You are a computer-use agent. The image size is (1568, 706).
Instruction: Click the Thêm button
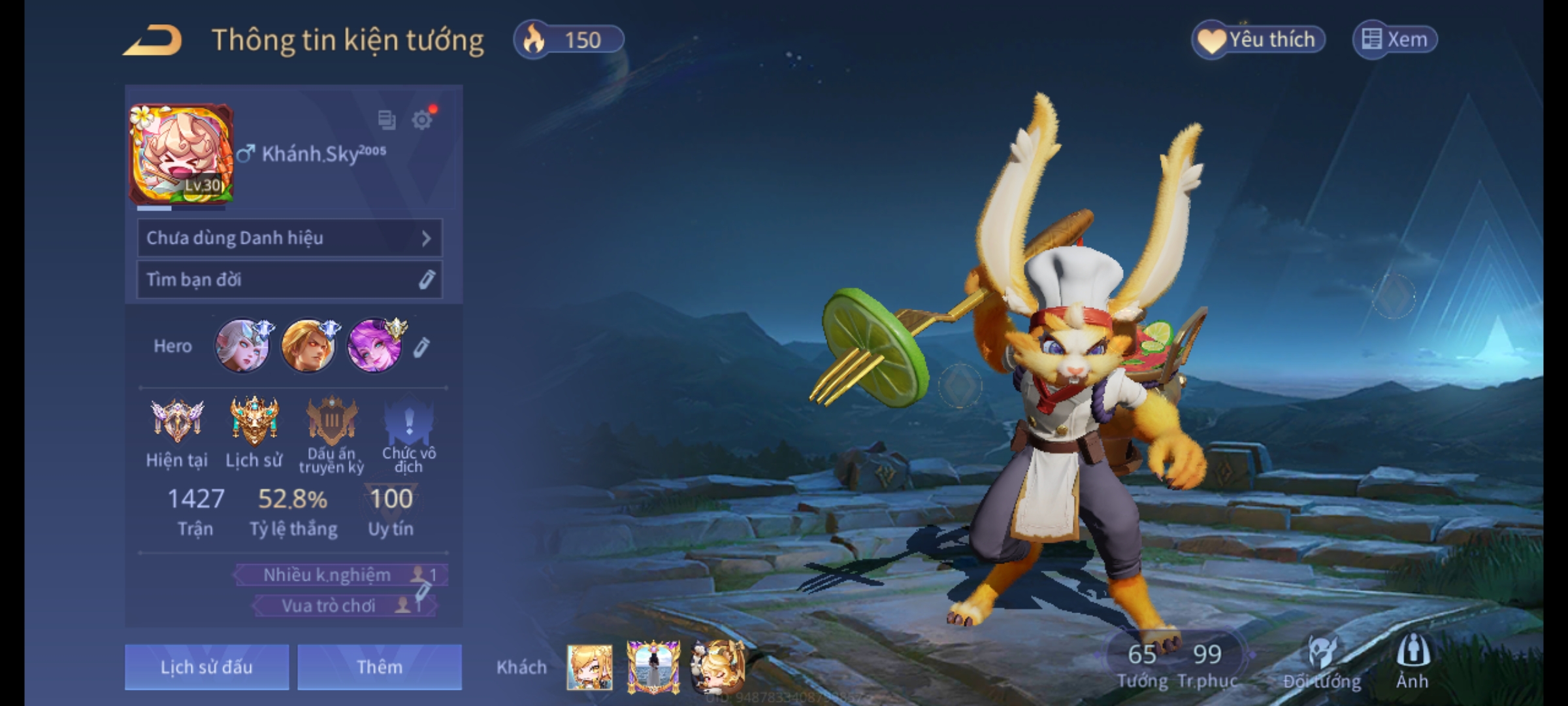point(380,667)
